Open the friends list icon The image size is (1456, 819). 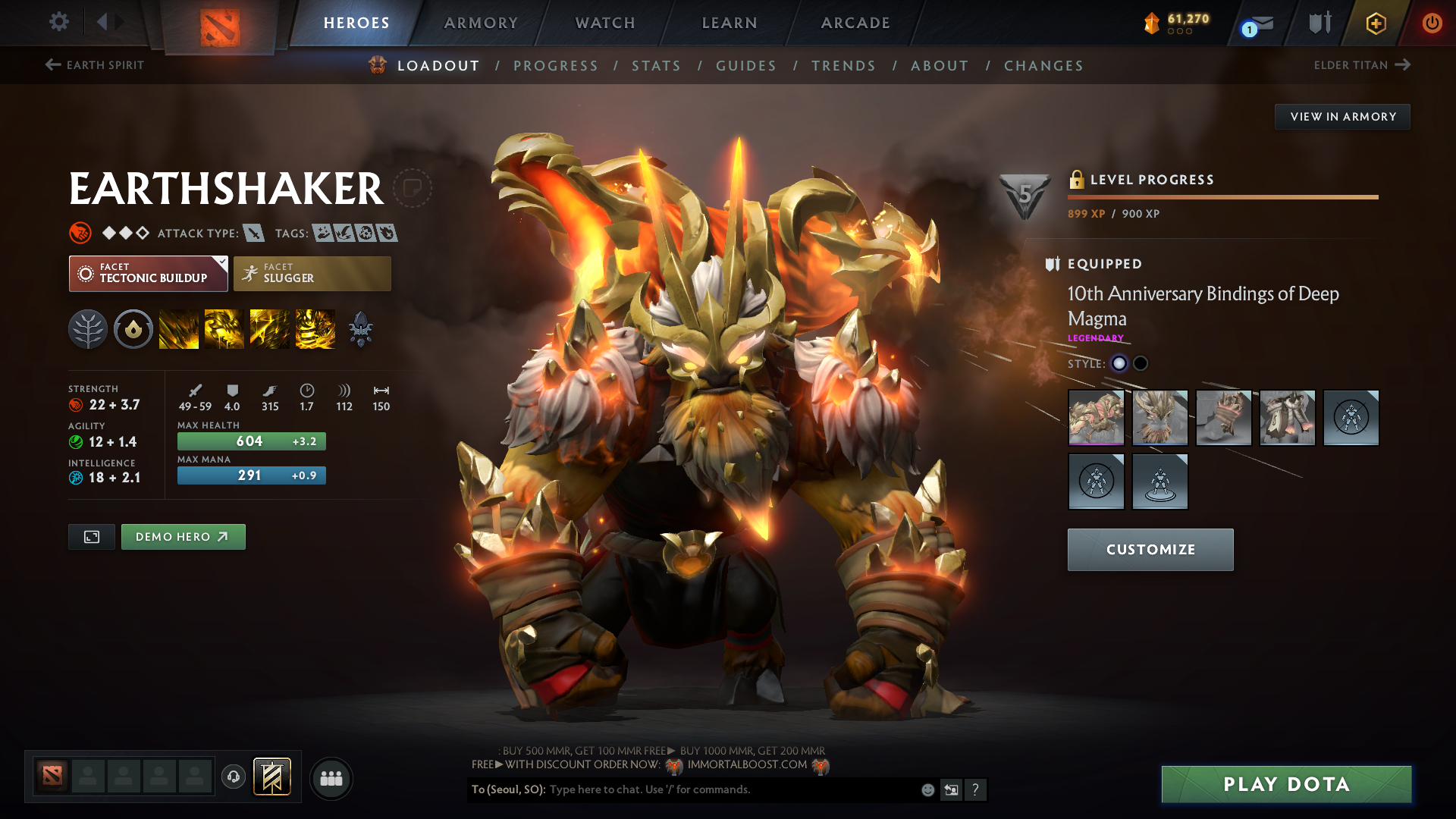point(331,777)
